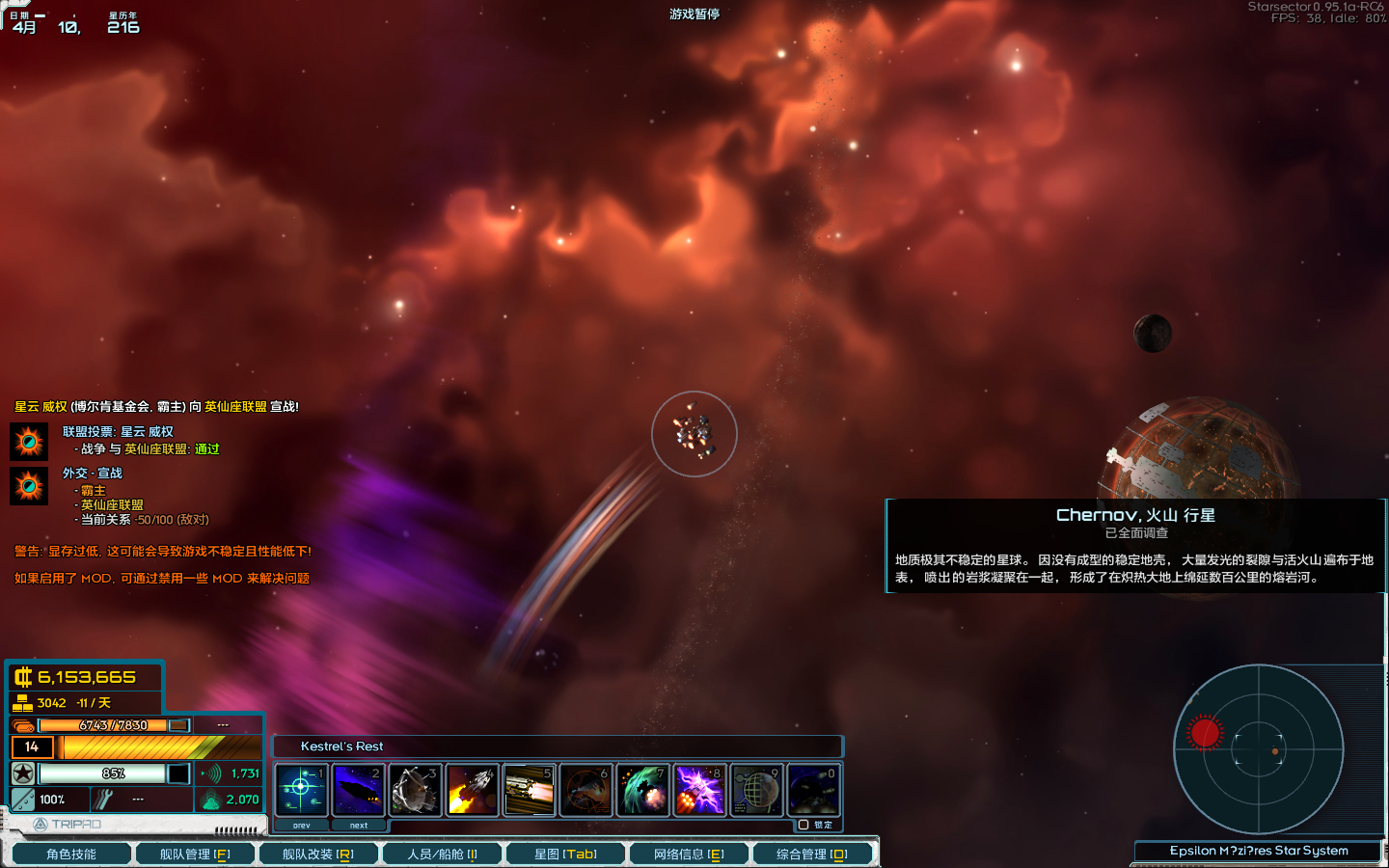Click the next button under the ability bar
Viewport: 1389px width, 868px height.
(359, 826)
